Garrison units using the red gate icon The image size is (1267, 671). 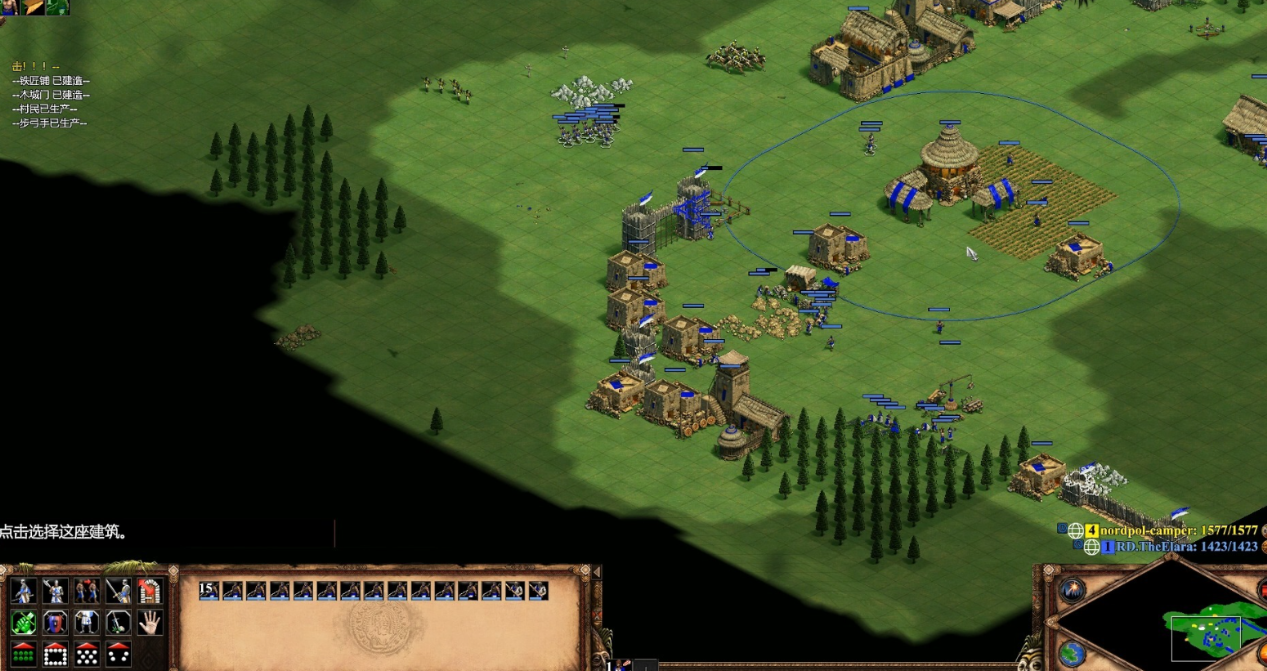[150, 591]
